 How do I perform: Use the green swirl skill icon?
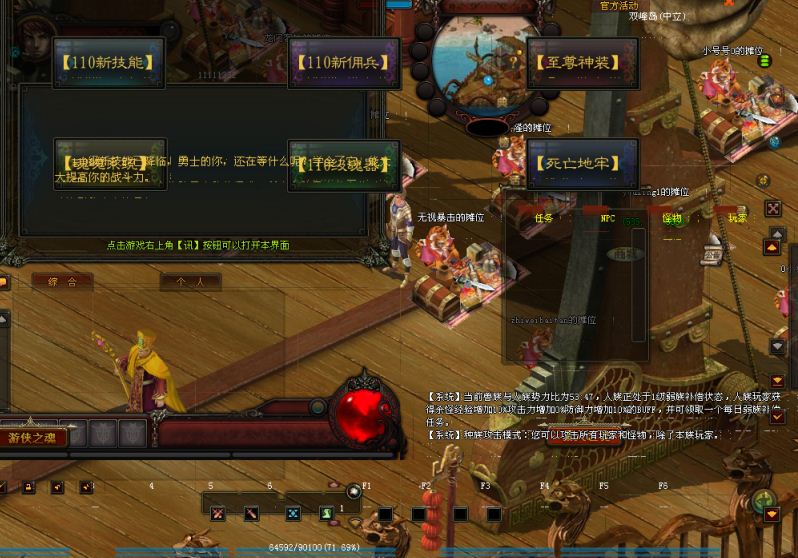327,514
